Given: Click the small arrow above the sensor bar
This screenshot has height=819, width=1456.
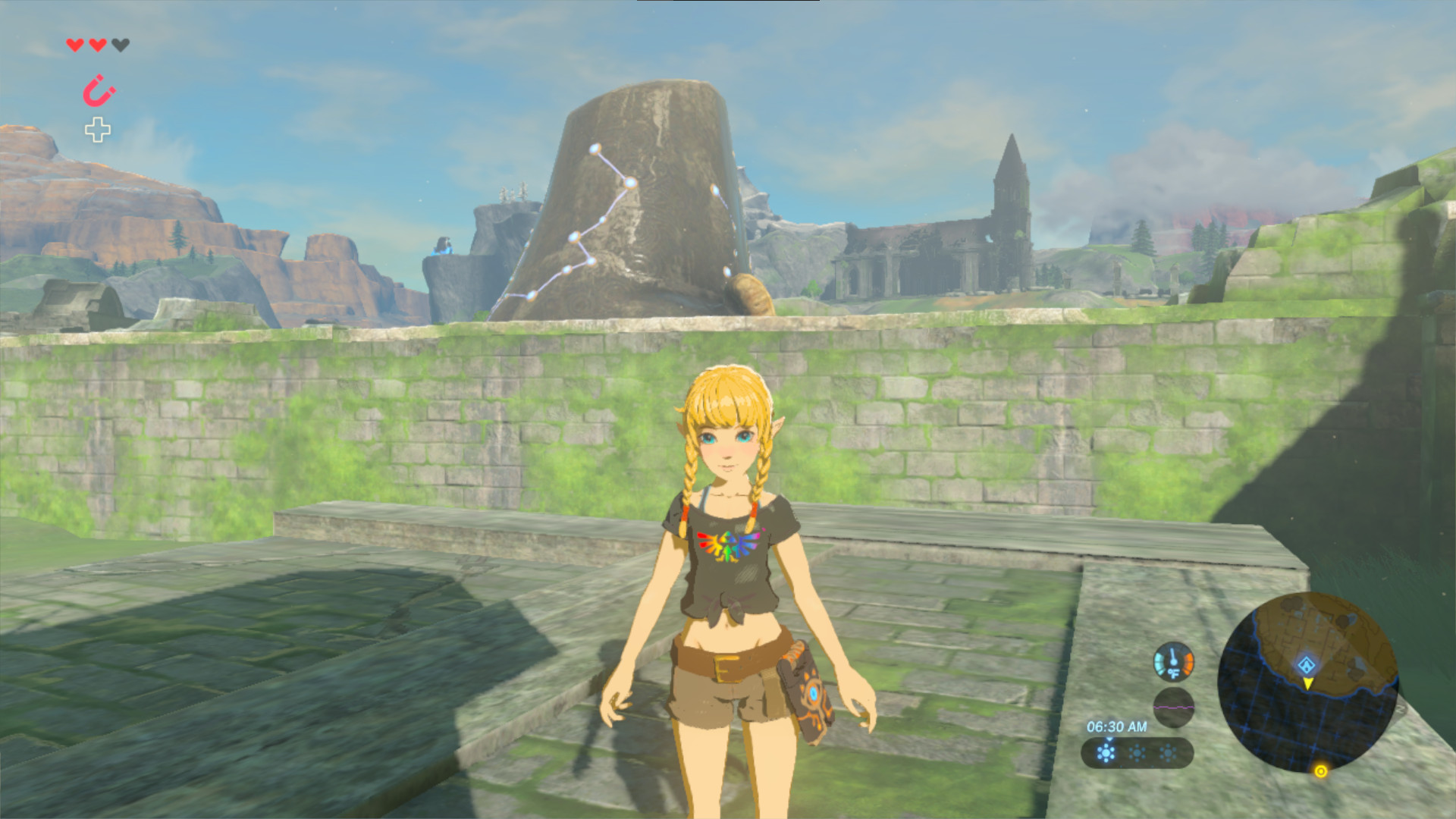Looking at the screenshot, I should [1109, 740].
